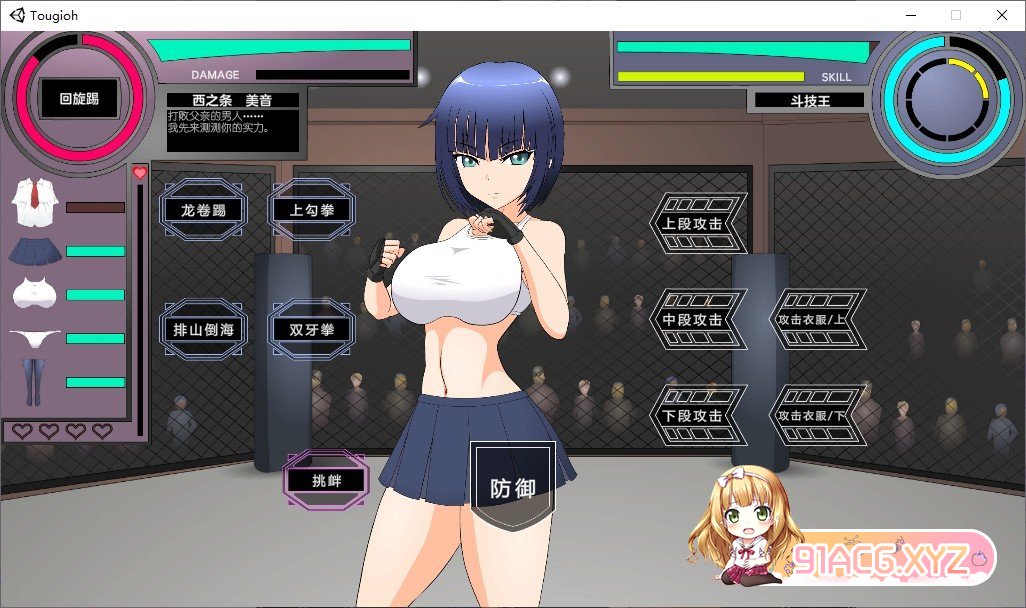Choose 下段攻击 low attack
The width and height of the screenshot is (1026, 608).
(x=697, y=415)
